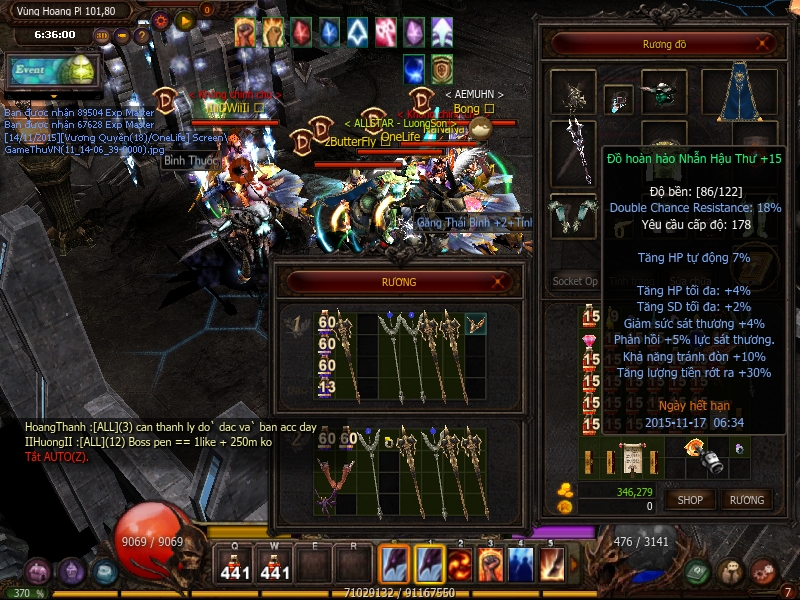Activate the fist skill in slot 3
Screen dimensions: 800x600
click(x=491, y=563)
